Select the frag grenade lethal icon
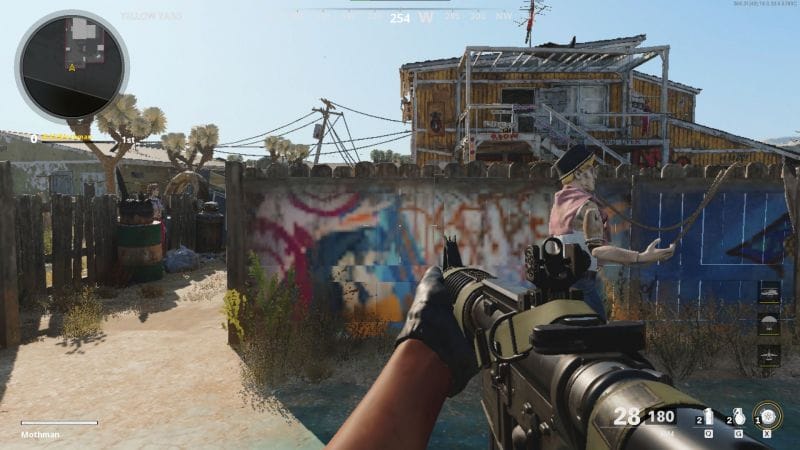Viewport: 800px width, 450px height. [x=738, y=415]
